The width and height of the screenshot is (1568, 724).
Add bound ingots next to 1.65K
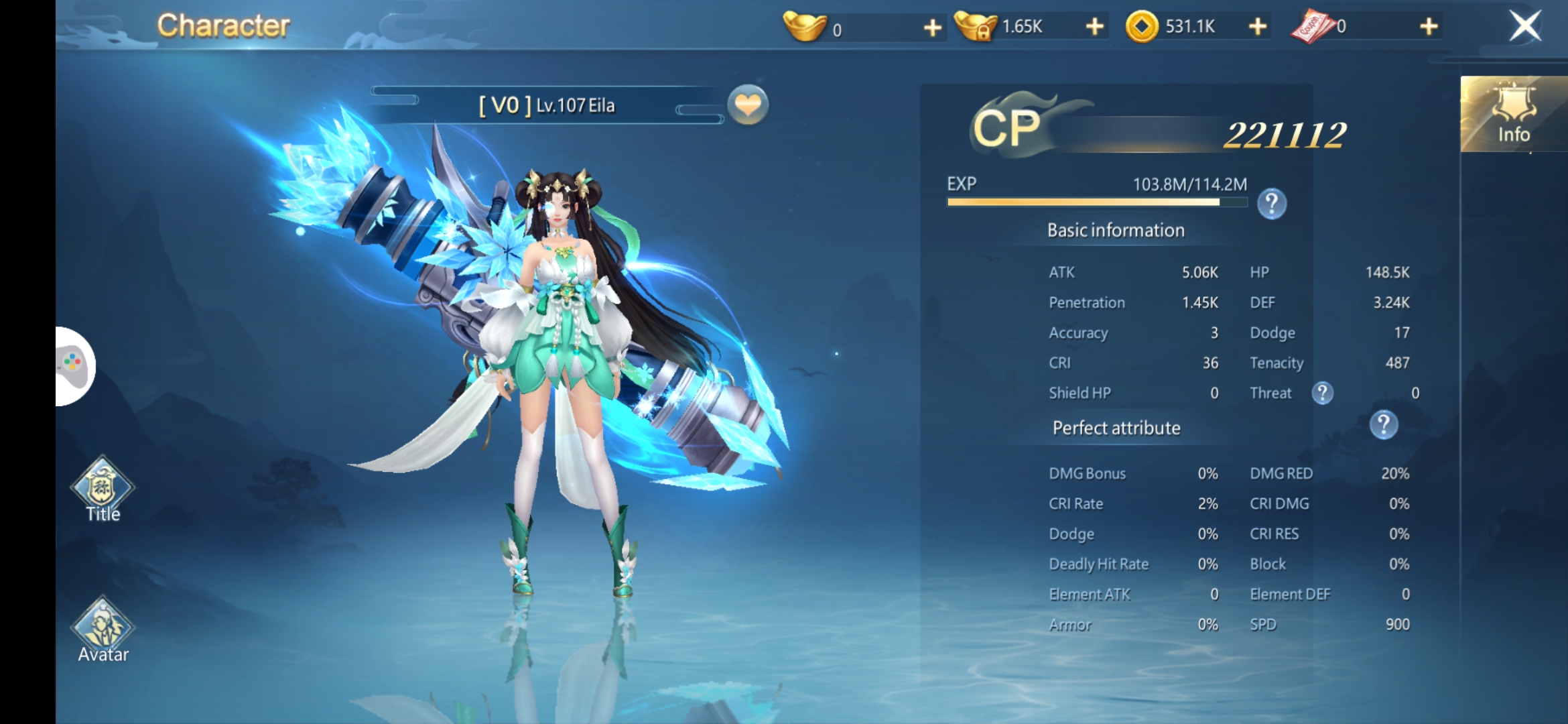[1094, 27]
